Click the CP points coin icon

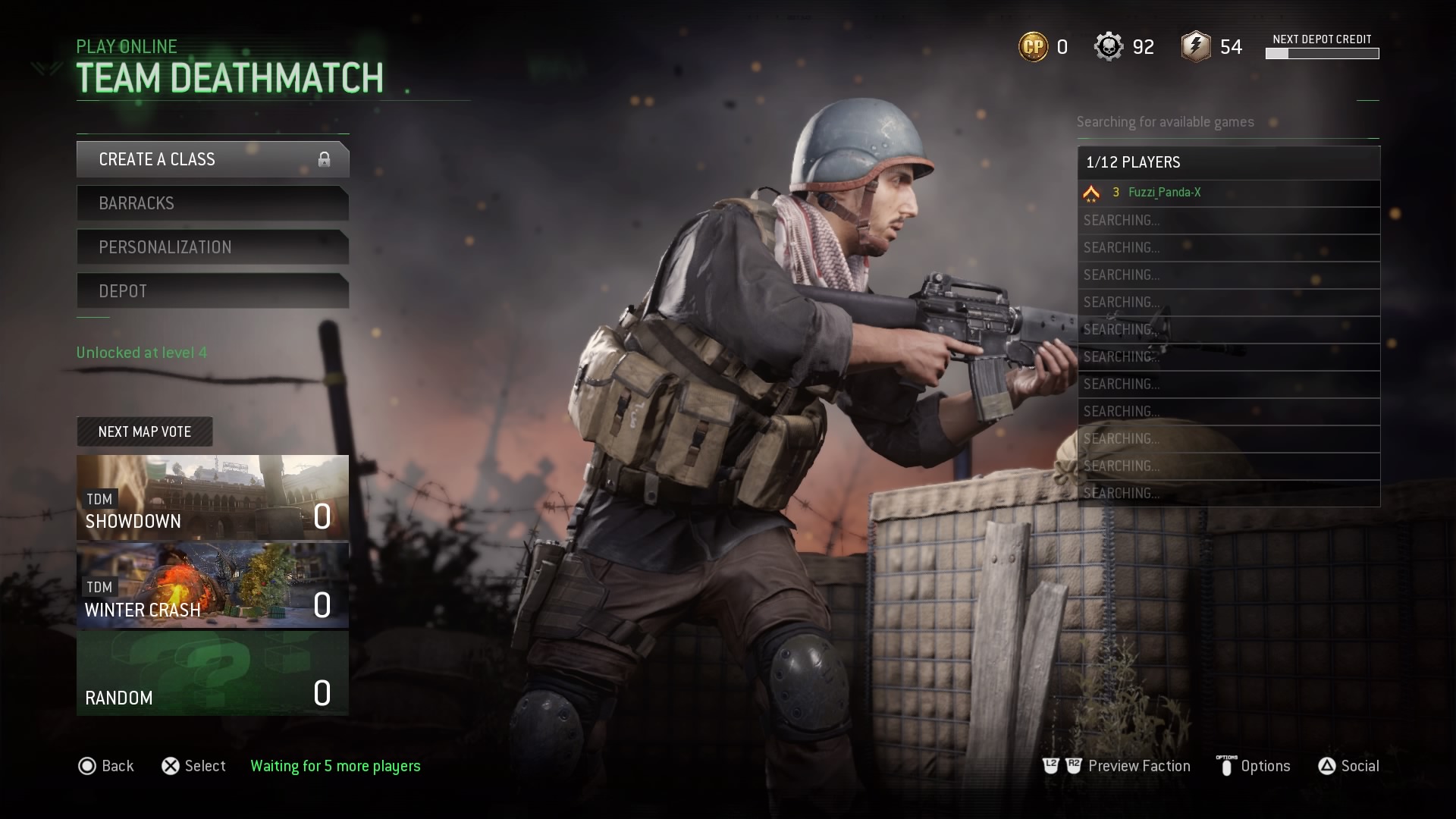(x=1033, y=47)
